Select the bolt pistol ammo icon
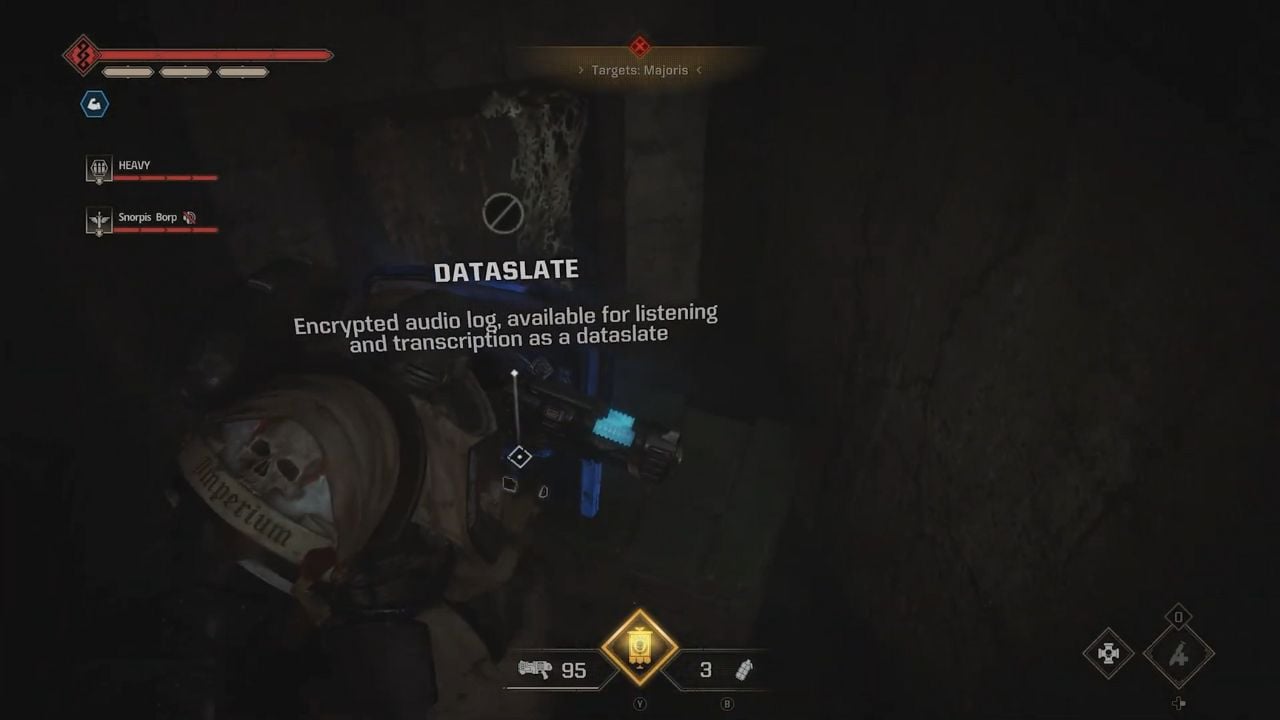The image size is (1280, 720). click(536, 671)
